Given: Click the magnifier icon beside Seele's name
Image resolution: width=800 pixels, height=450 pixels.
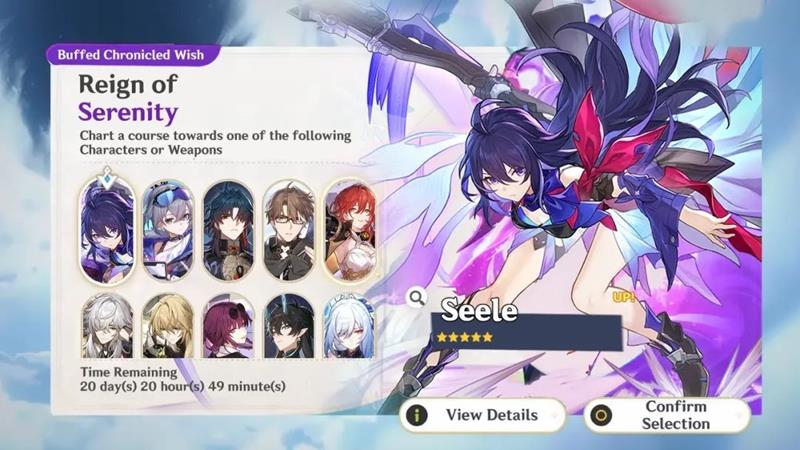Looking at the screenshot, I should coord(417,297).
